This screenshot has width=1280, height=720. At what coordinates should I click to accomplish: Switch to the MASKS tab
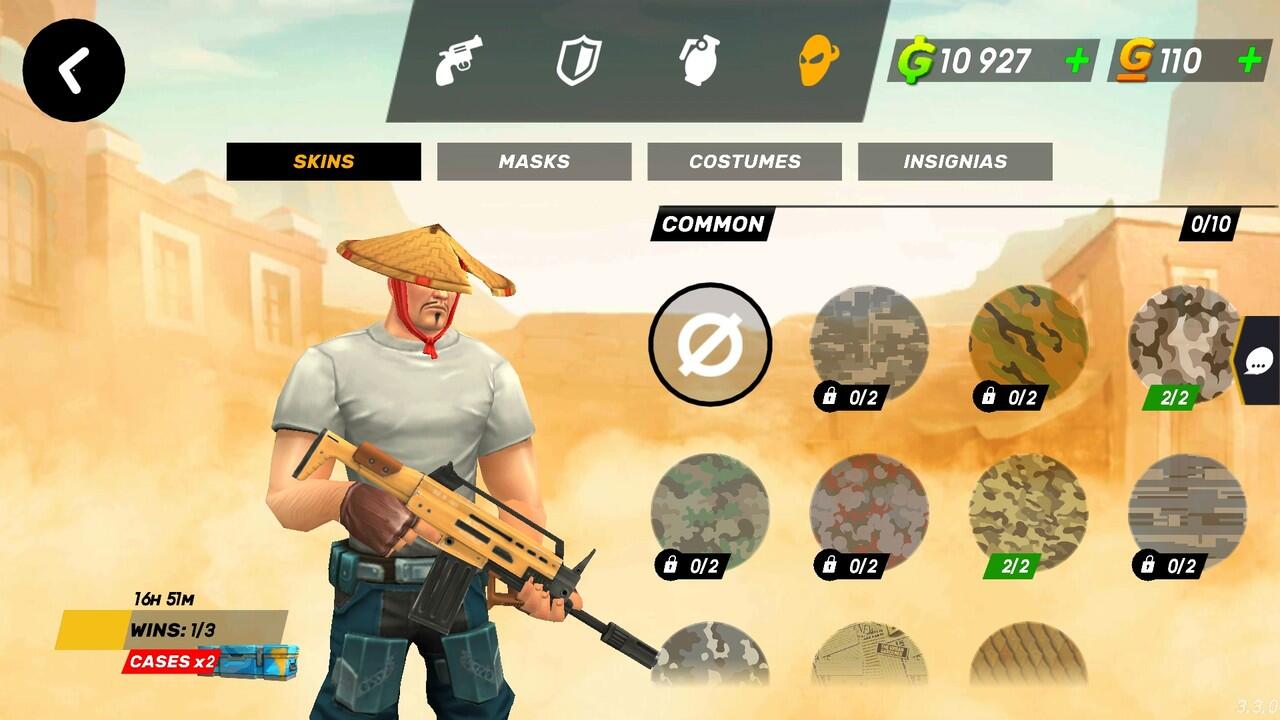(533, 161)
